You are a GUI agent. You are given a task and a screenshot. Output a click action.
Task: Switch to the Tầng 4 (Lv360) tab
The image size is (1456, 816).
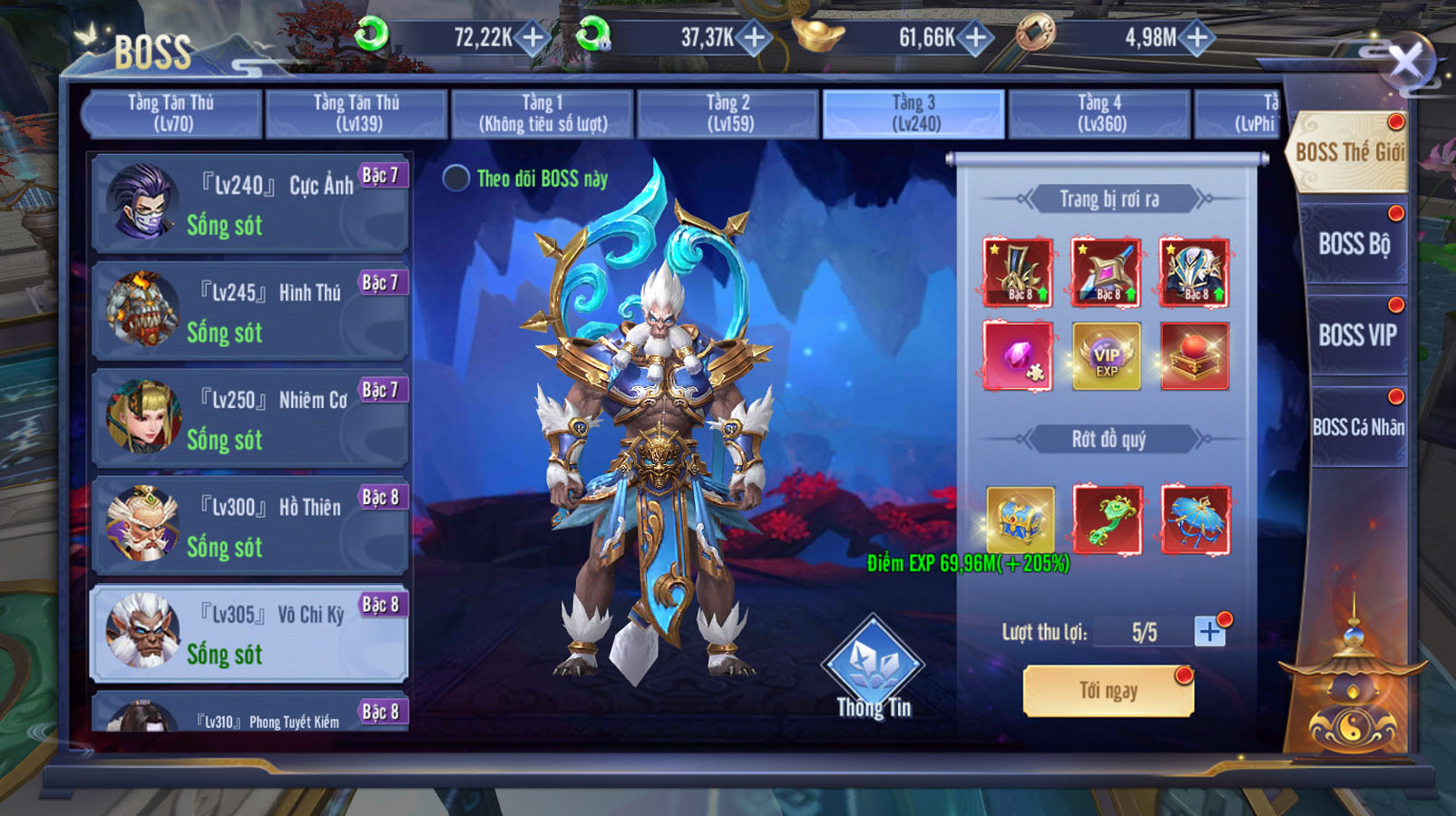pyautogui.click(x=1099, y=111)
